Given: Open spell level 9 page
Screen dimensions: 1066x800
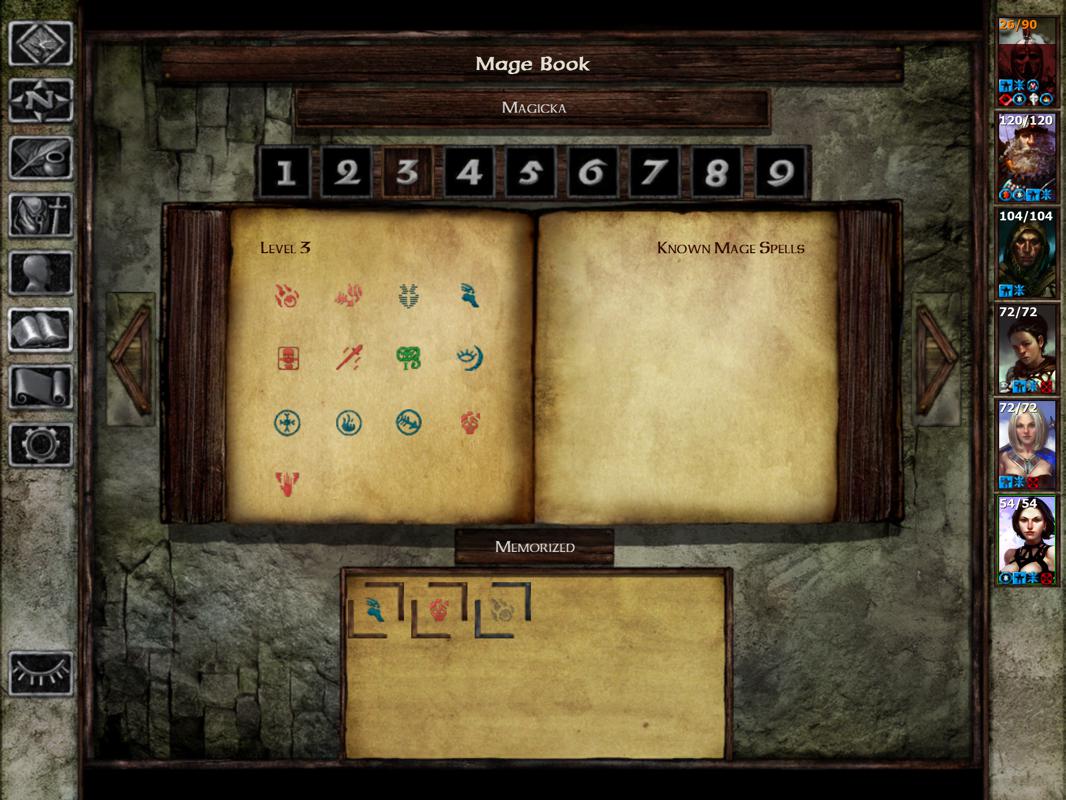Looking at the screenshot, I should tap(779, 174).
